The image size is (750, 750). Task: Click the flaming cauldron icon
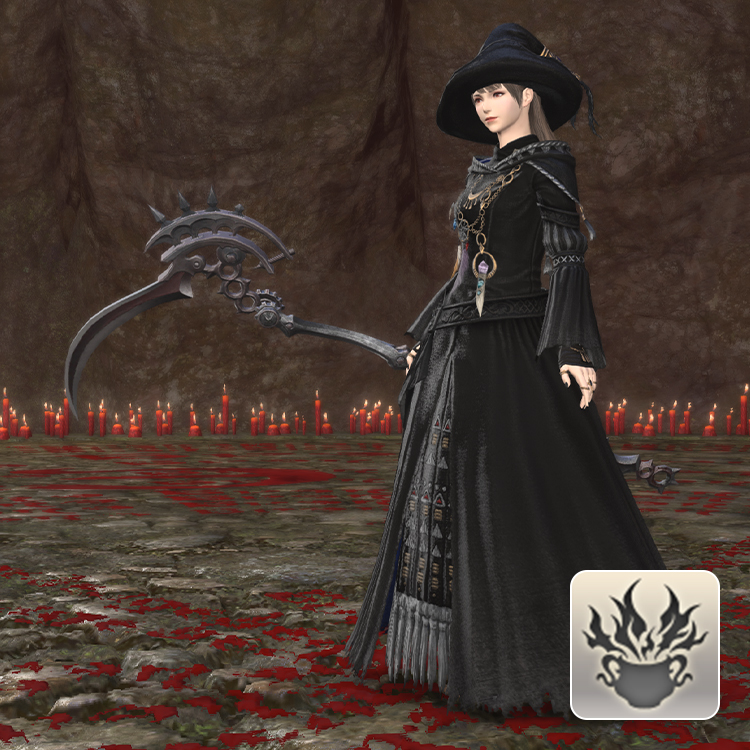click(645, 645)
